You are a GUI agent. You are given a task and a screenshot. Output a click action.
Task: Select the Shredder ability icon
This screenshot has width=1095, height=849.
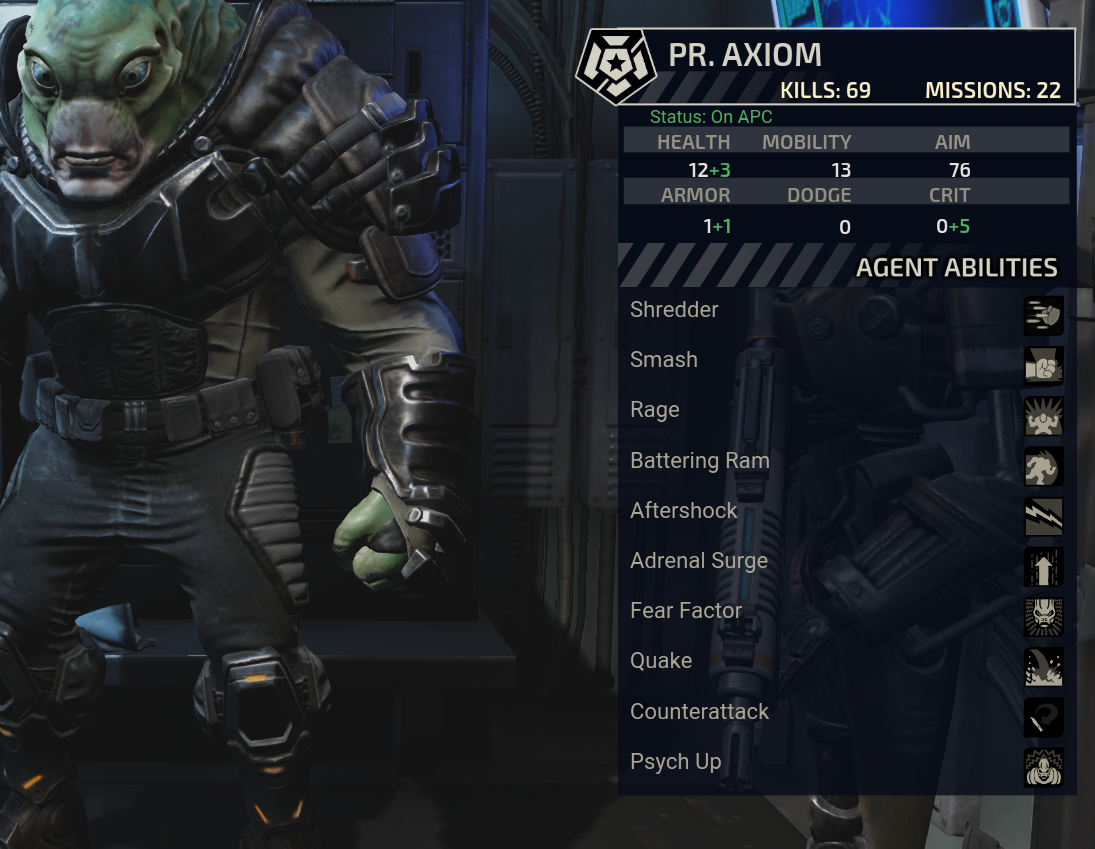pyautogui.click(x=1043, y=315)
